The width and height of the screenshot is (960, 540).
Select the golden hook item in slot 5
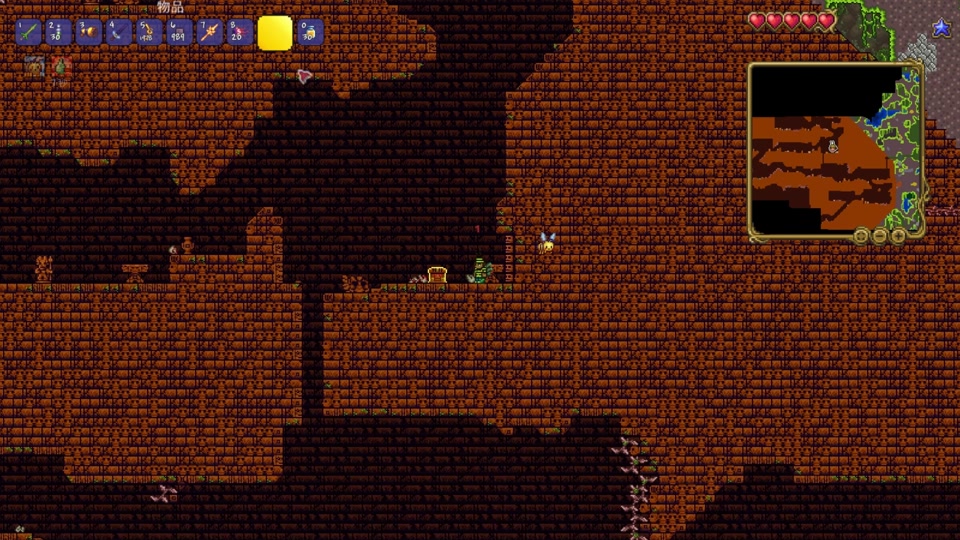click(149, 32)
